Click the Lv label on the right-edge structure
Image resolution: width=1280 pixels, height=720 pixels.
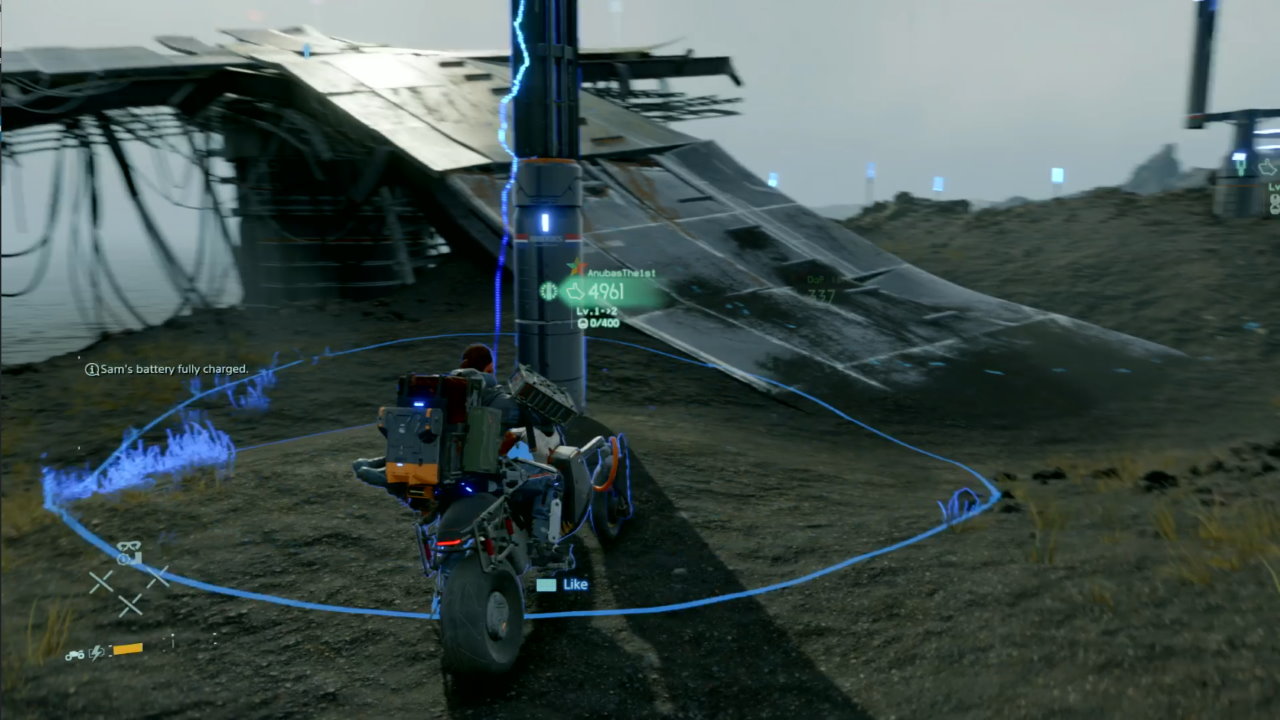1273,188
